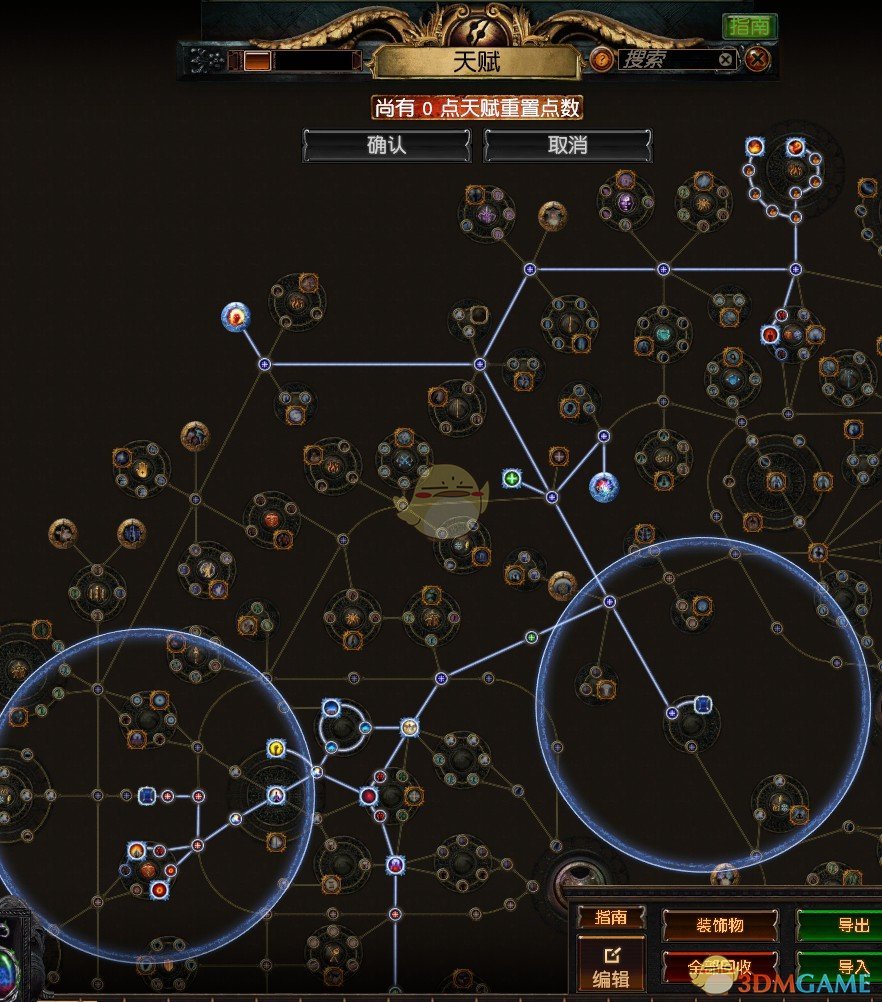Select the green plus passive node

click(512, 478)
